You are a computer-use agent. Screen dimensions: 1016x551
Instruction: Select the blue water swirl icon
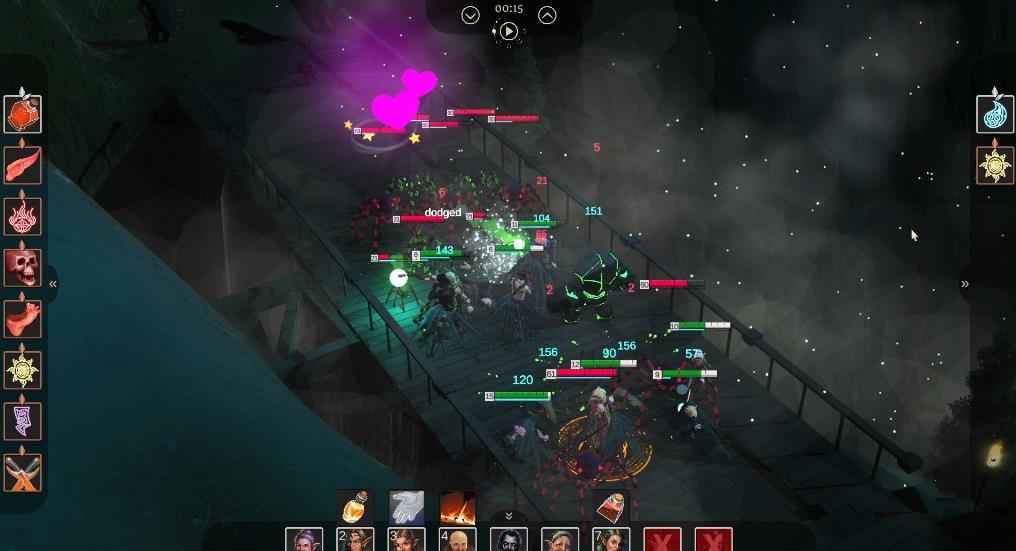coord(995,114)
